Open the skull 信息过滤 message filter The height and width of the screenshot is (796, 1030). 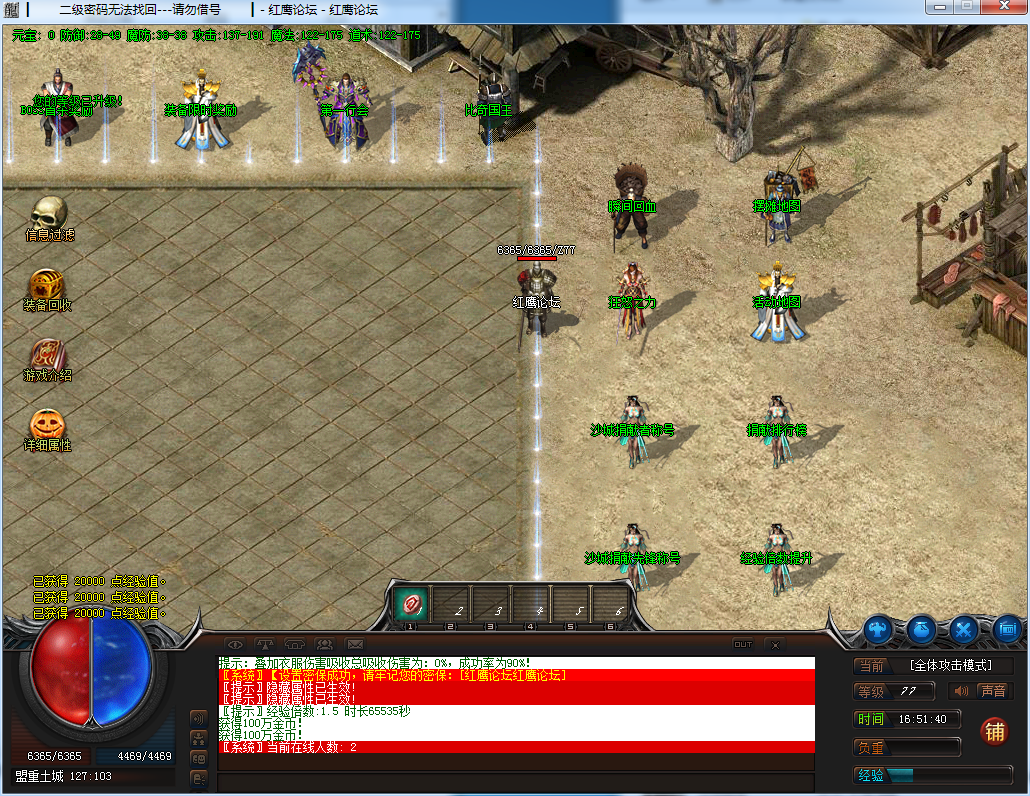point(48,214)
